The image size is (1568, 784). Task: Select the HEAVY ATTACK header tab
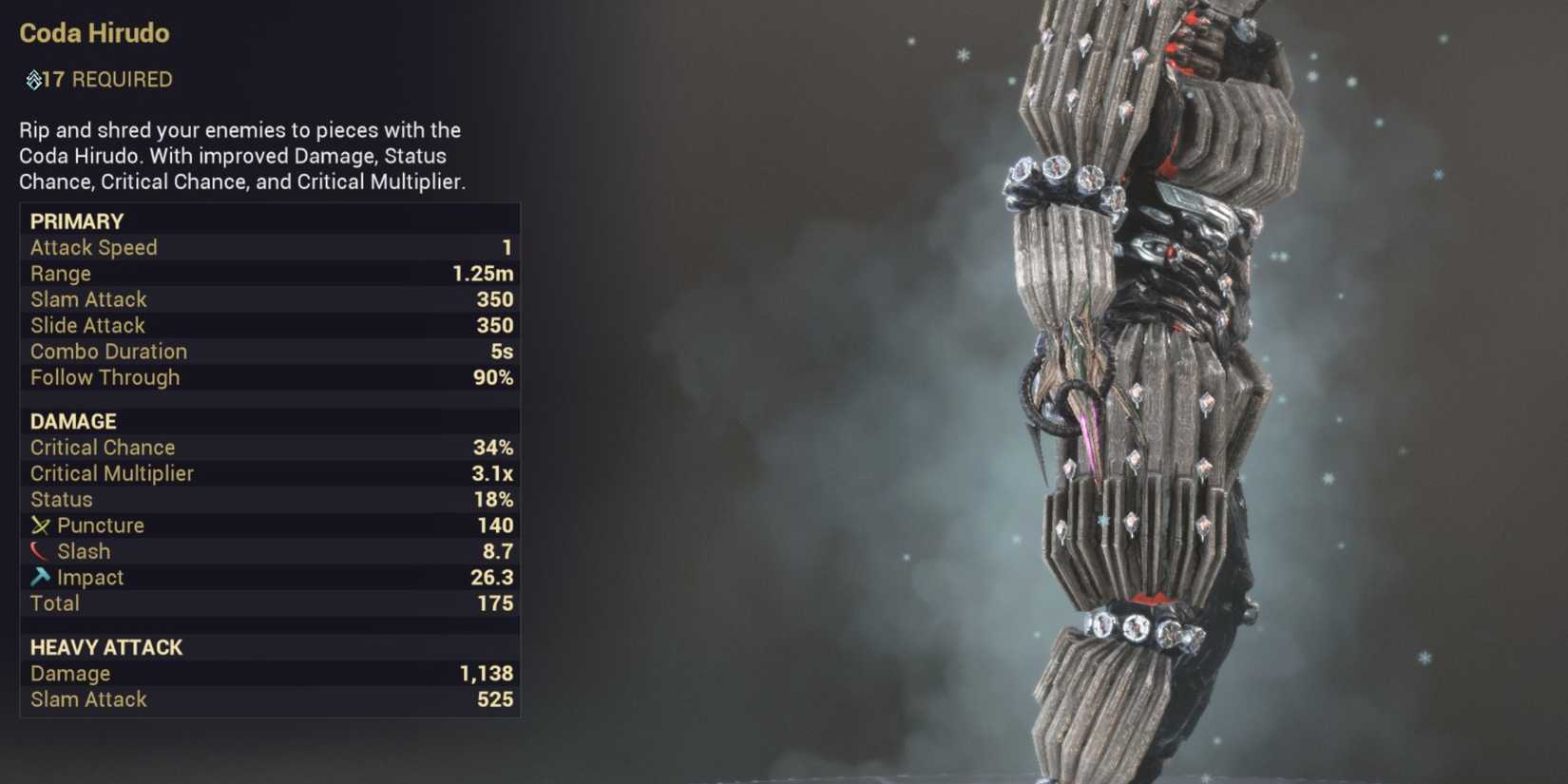pyautogui.click(x=106, y=647)
